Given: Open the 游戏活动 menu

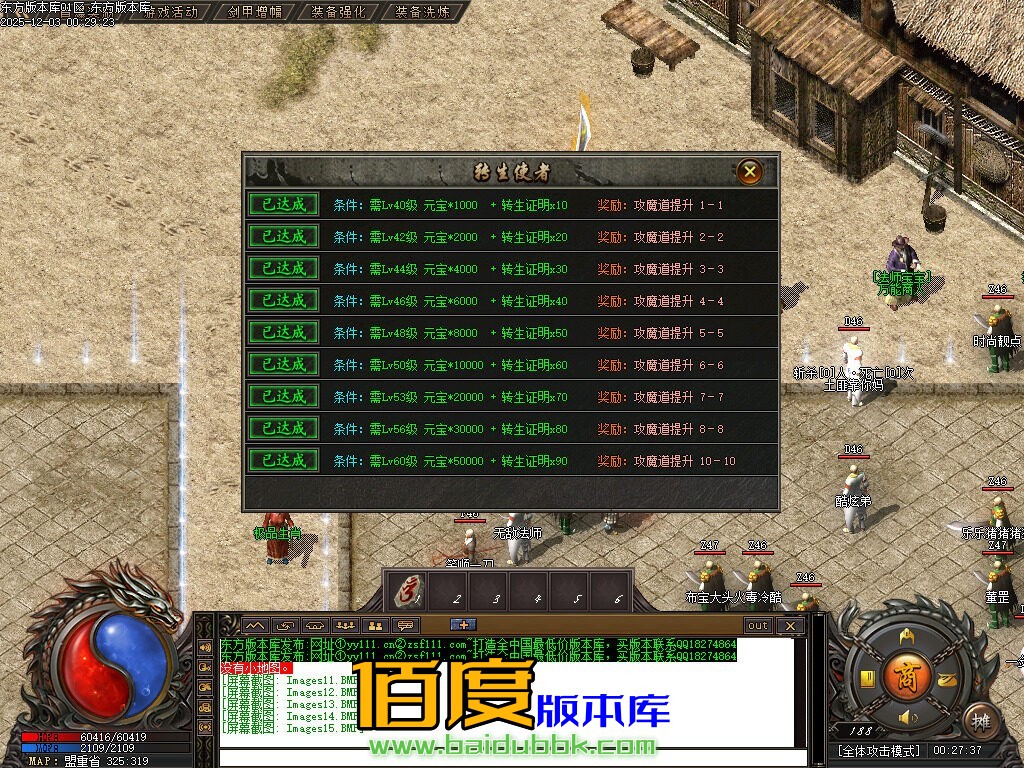Looking at the screenshot, I should click(171, 12).
